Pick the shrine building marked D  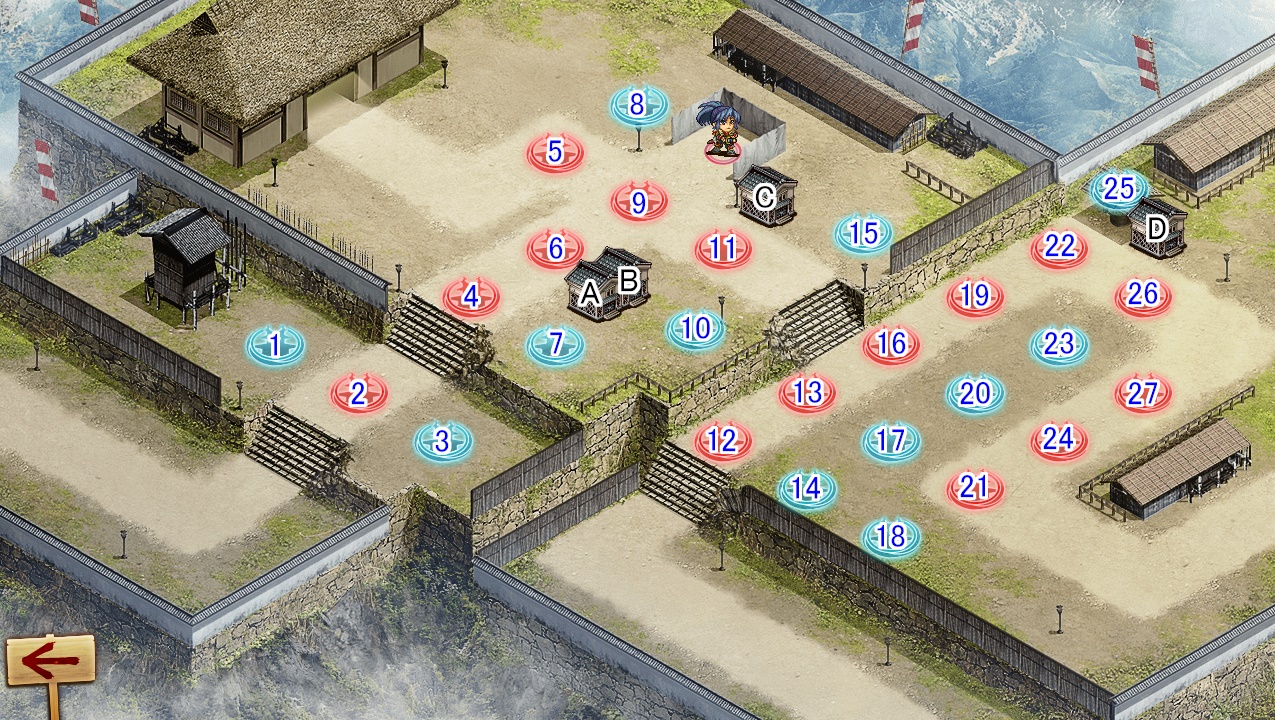point(1157,229)
